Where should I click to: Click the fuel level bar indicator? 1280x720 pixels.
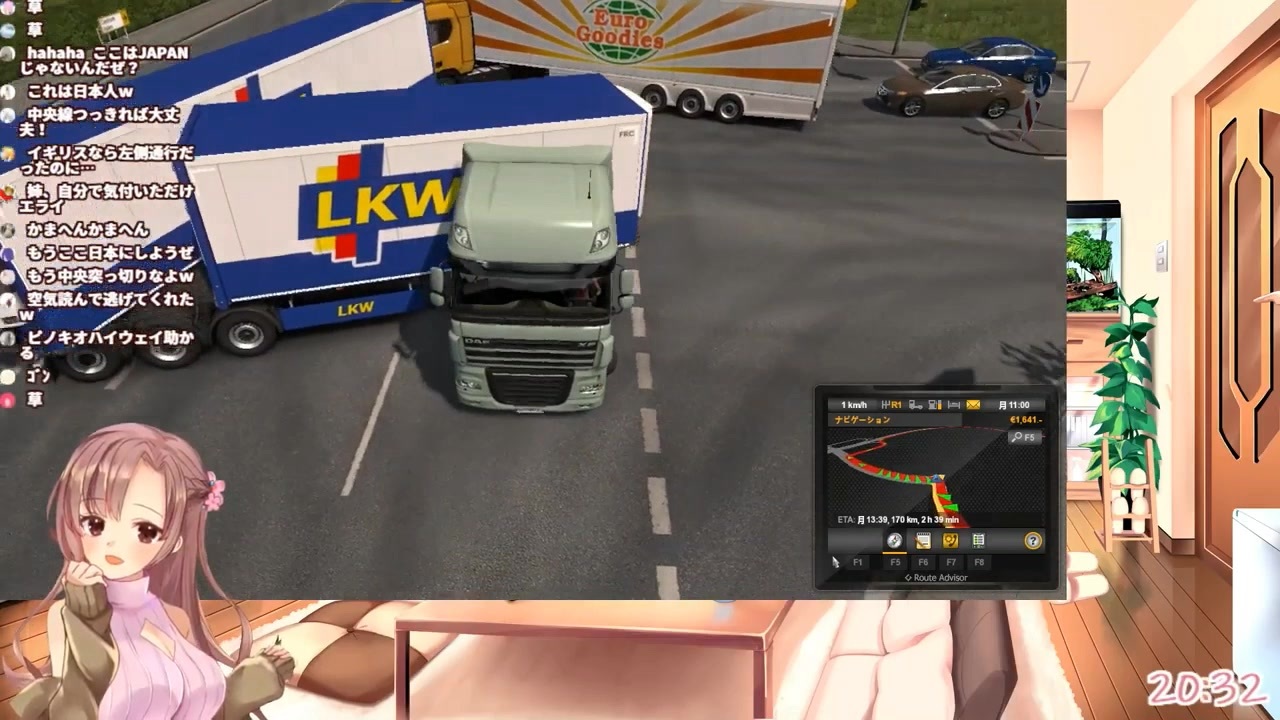940,405
